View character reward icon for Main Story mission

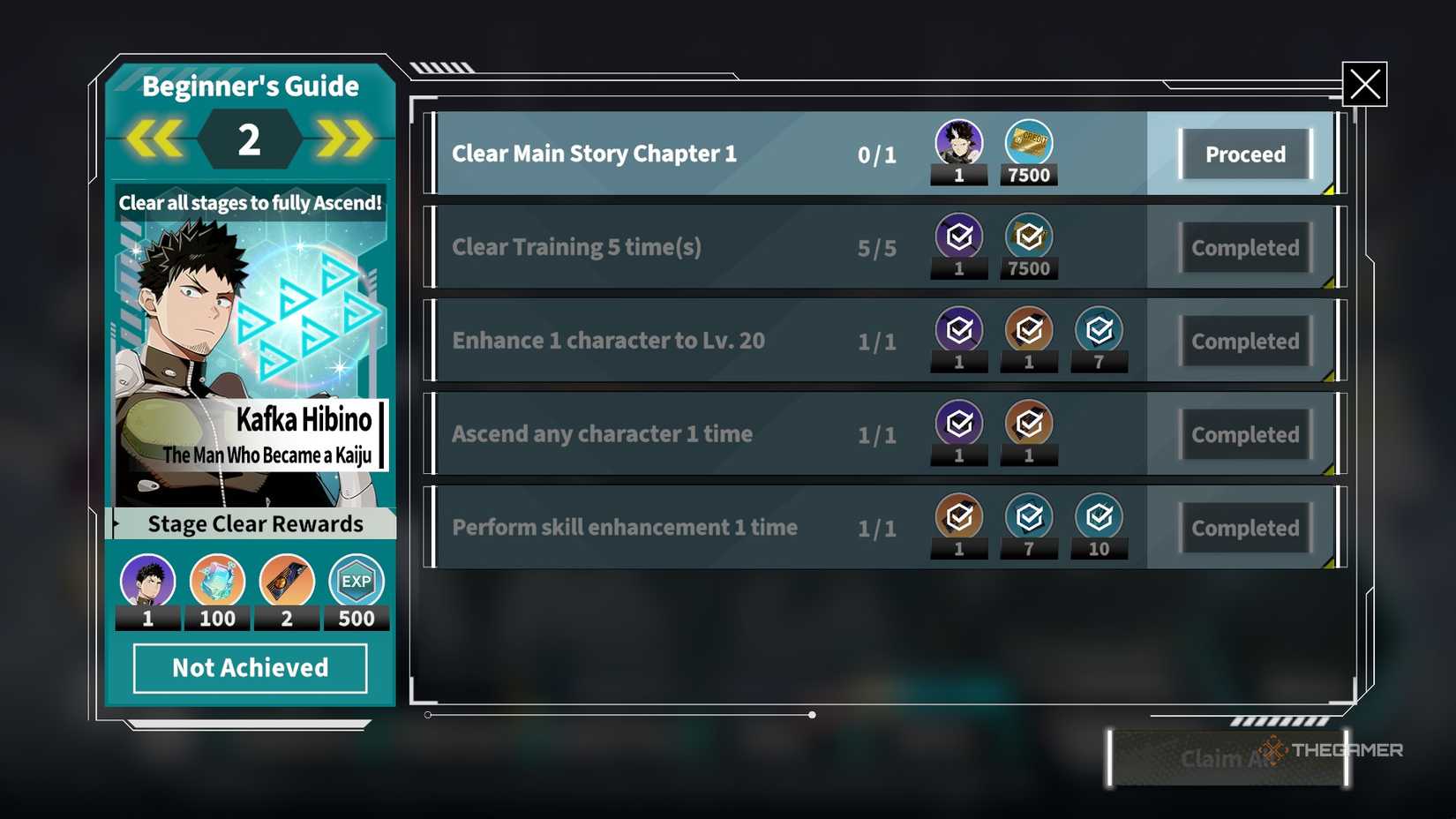coord(959,143)
